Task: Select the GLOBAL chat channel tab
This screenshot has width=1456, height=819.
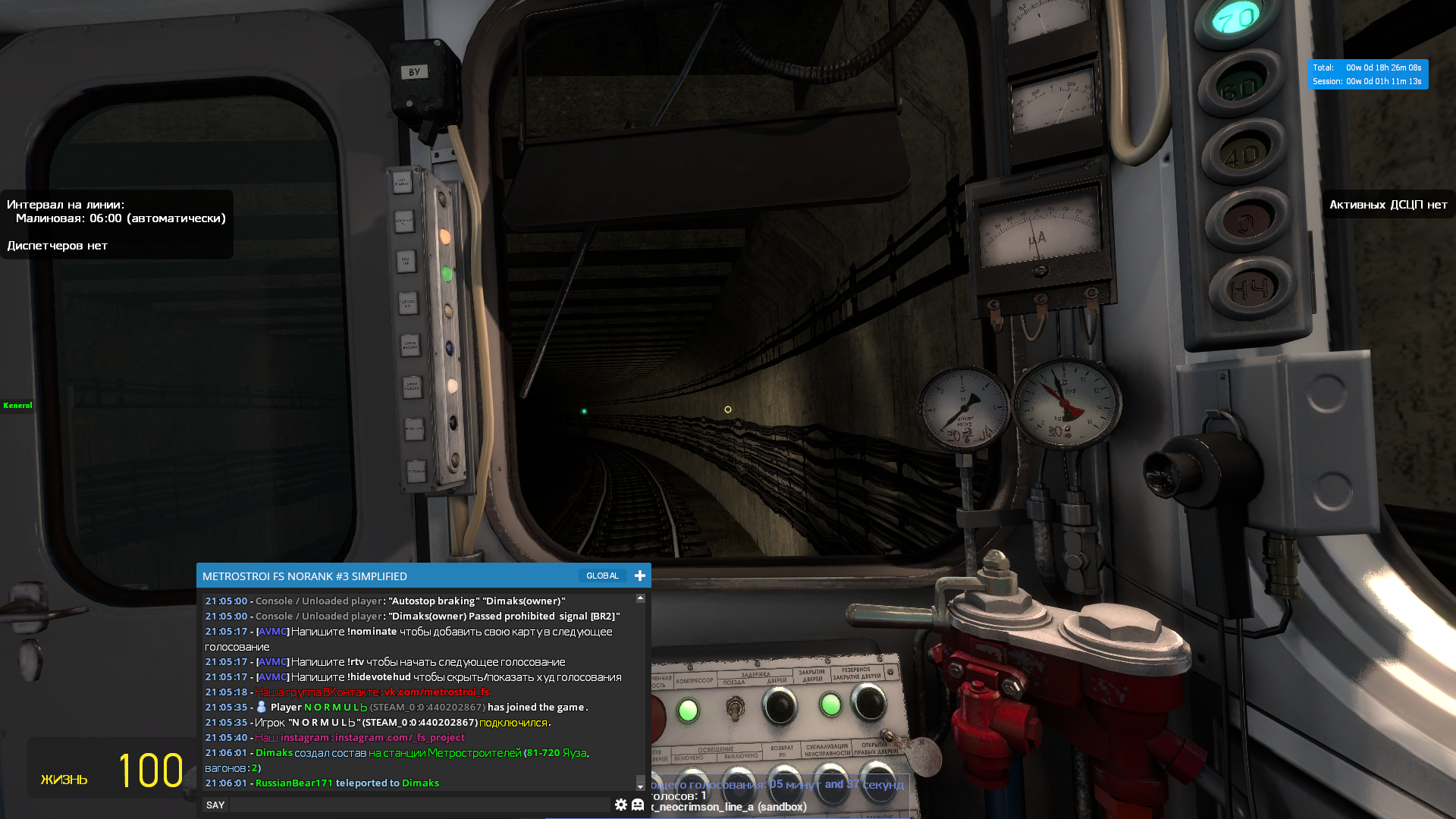Action: 602,576
